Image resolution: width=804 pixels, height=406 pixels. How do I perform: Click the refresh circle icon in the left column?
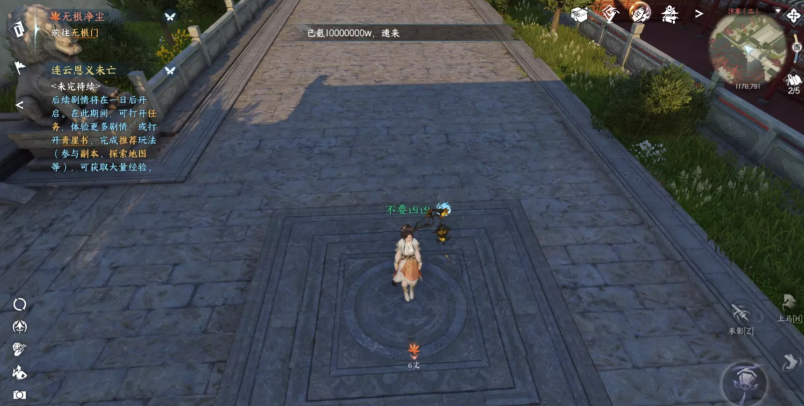click(x=19, y=304)
